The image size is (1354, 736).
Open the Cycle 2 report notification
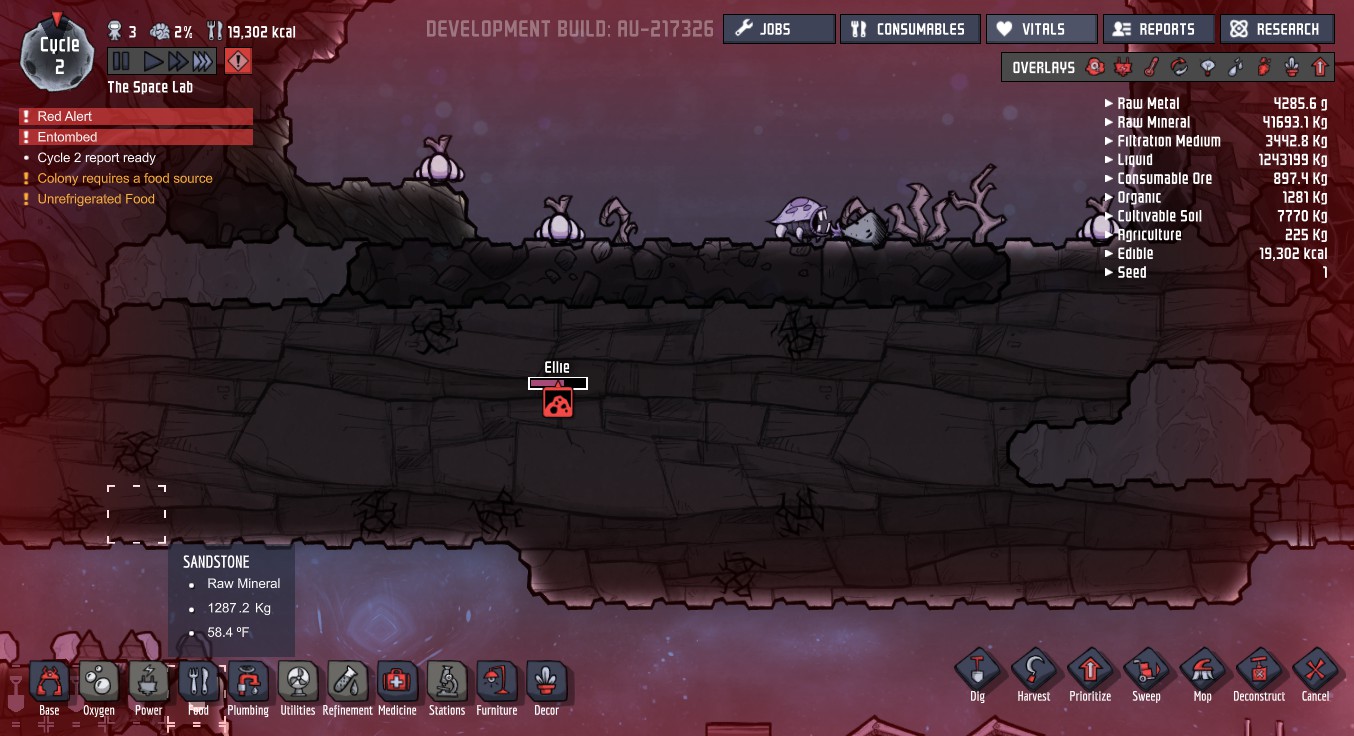coord(96,158)
